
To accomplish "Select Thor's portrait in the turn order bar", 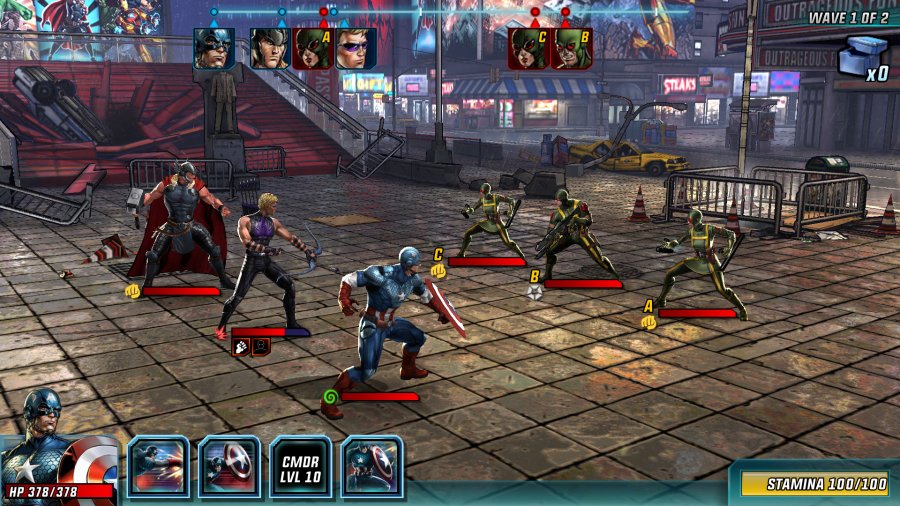I will pyautogui.click(x=269, y=48).
